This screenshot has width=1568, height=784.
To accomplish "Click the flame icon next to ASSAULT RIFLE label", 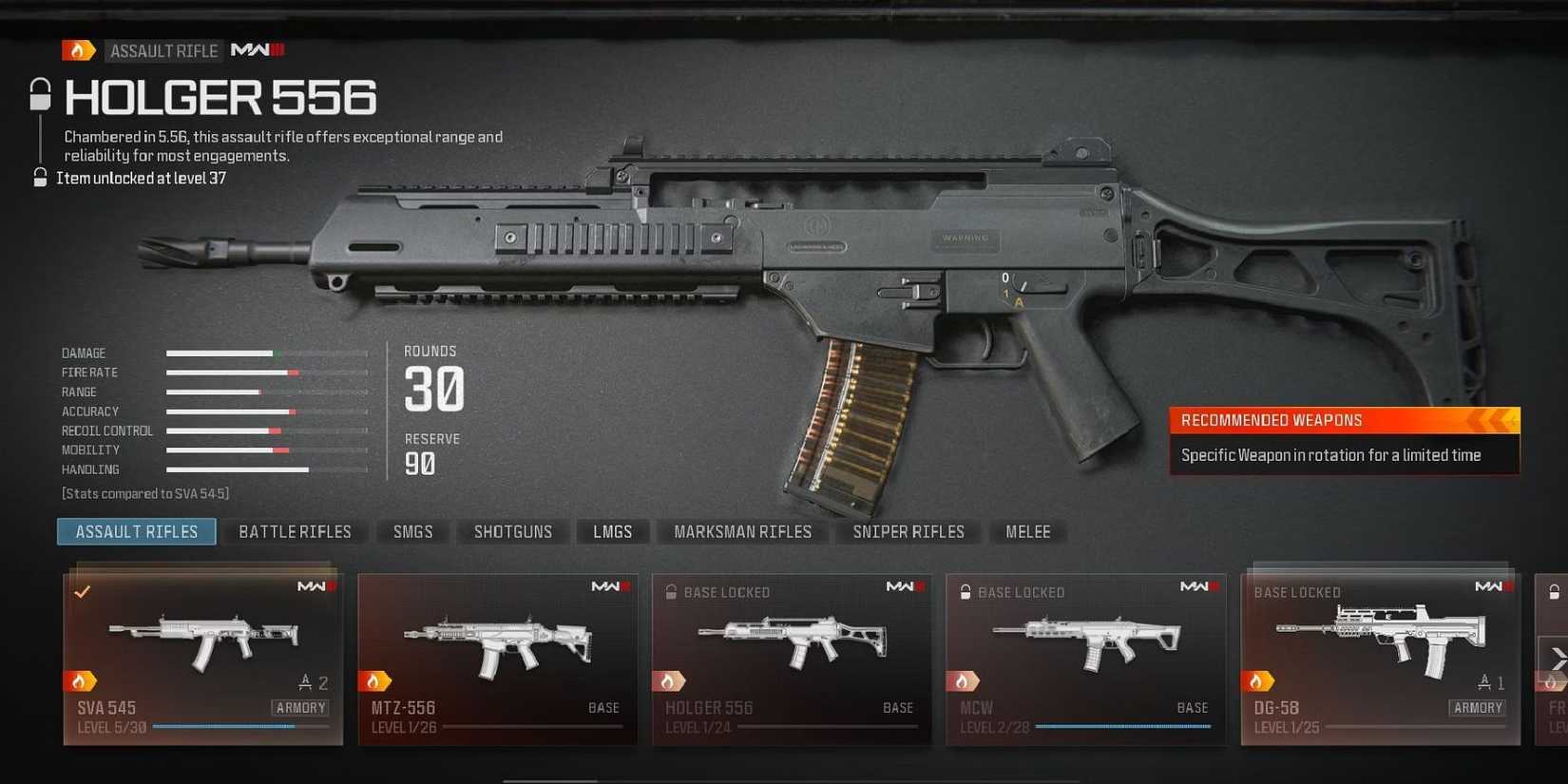I will [x=77, y=49].
